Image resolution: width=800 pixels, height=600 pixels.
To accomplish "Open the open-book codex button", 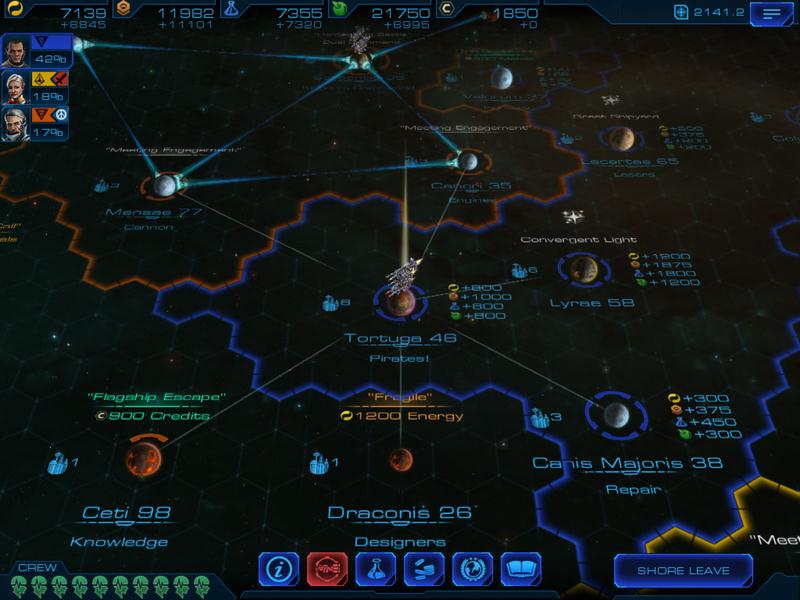I will (520, 571).
